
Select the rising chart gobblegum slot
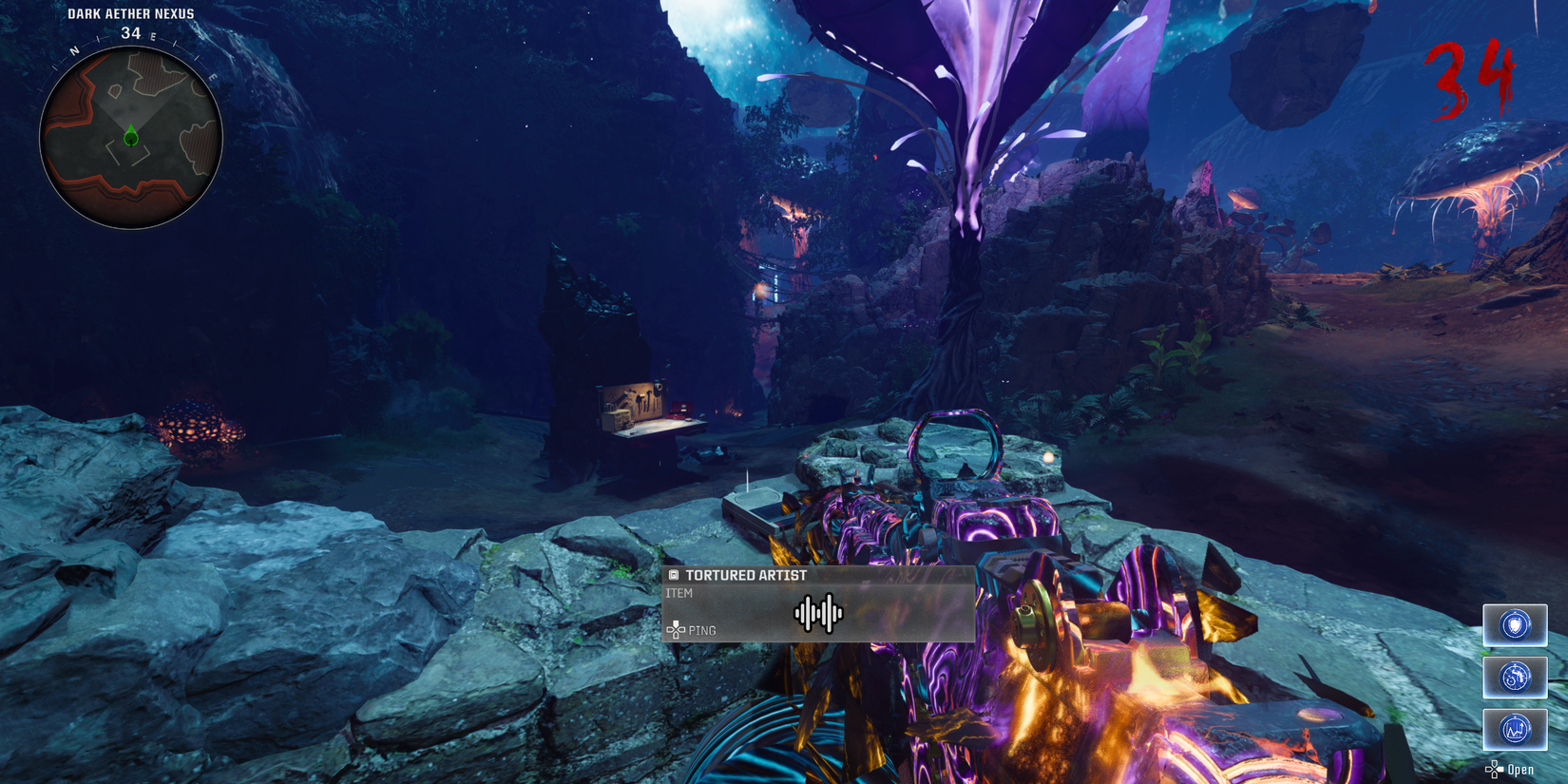pos(1515,730)
